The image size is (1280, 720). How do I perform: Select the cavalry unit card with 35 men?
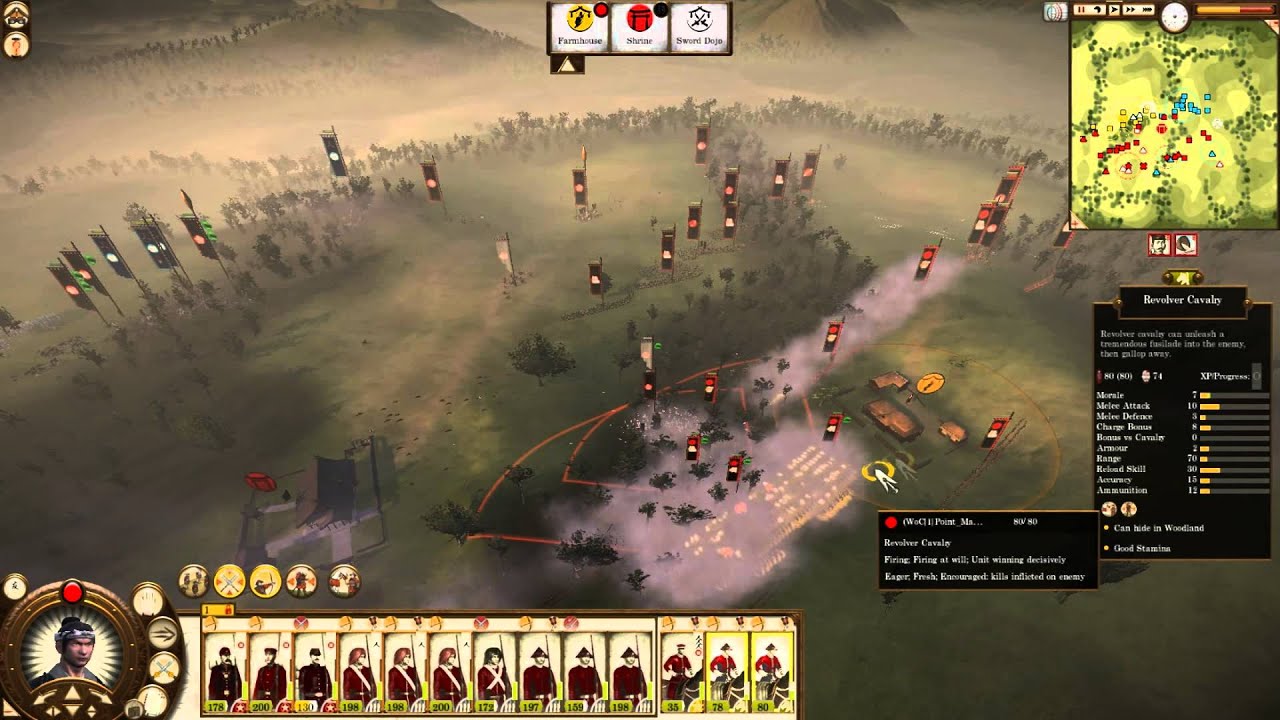pyautogui.click(x=680, y=670)
